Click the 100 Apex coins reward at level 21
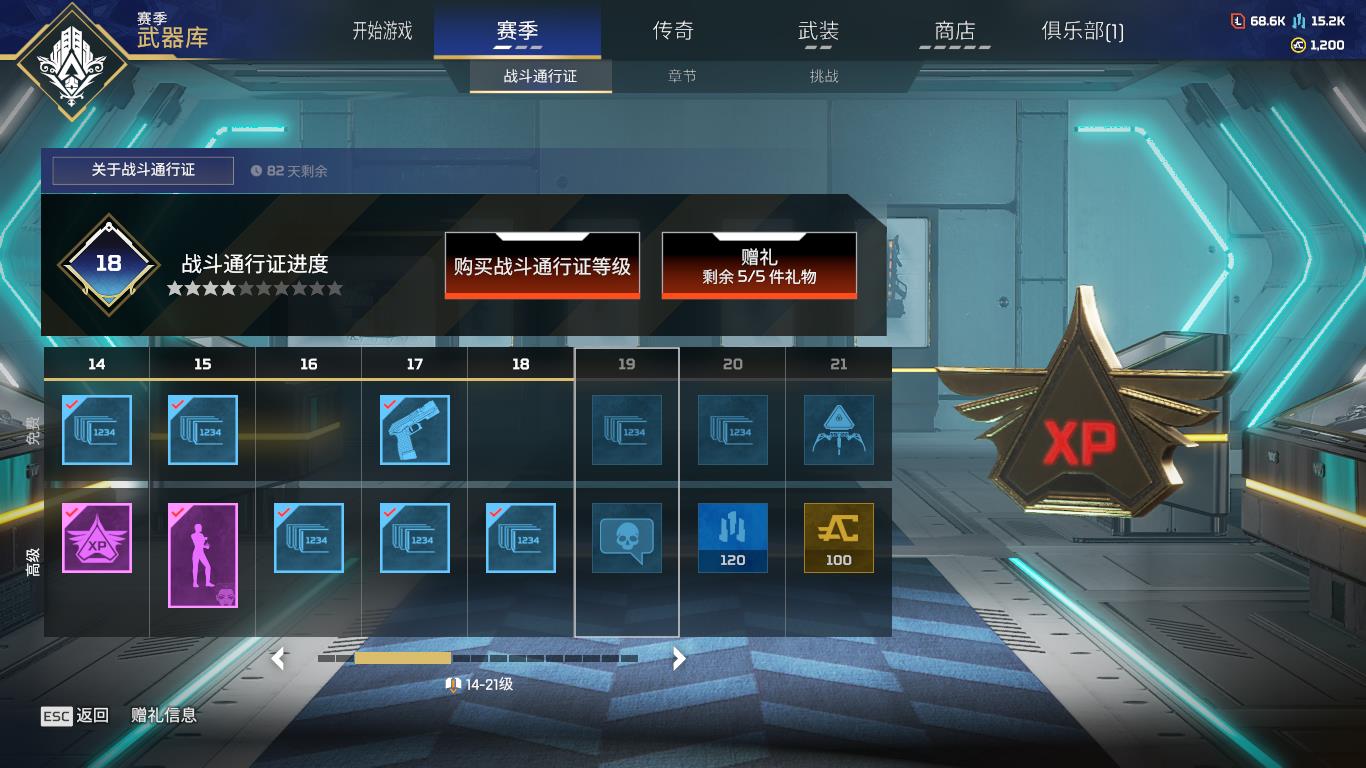The height and width of the screenshot is (768, 1366). click(839, 538)
